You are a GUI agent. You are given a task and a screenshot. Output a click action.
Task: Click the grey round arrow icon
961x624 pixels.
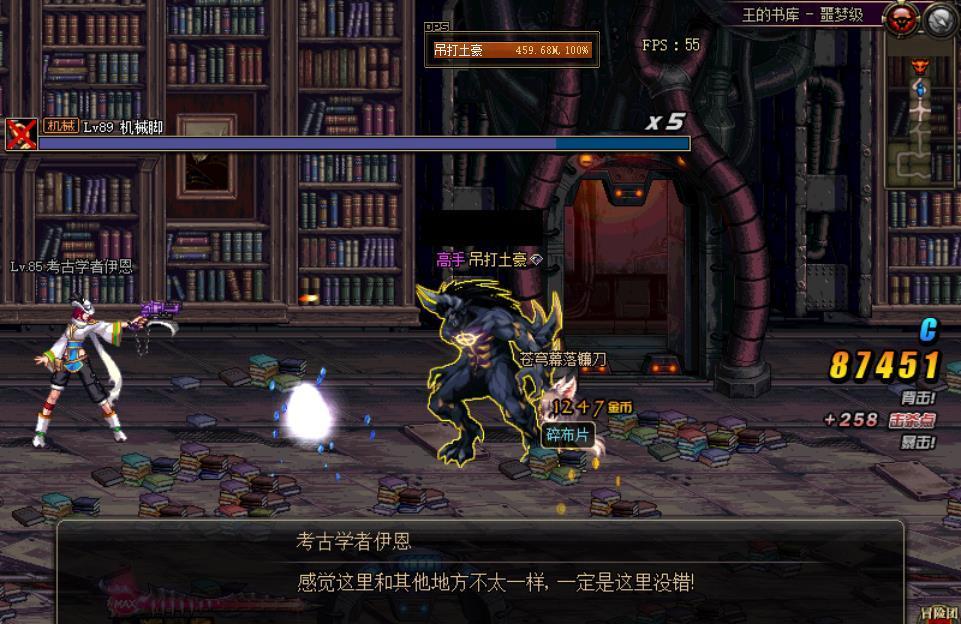click(940, 18)
